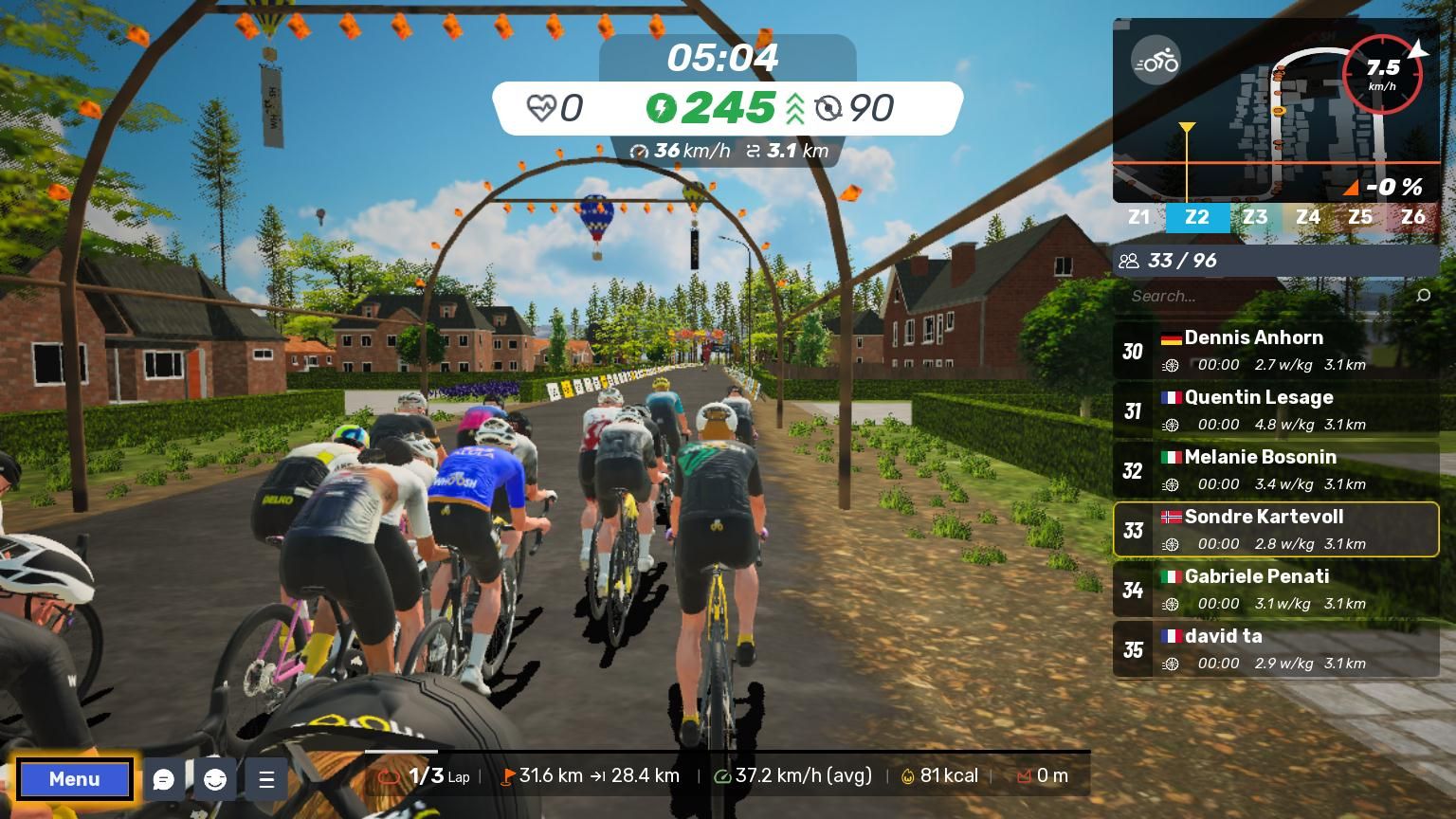Select Dennis Anhorn in rider list

[x=1276, y=351]
